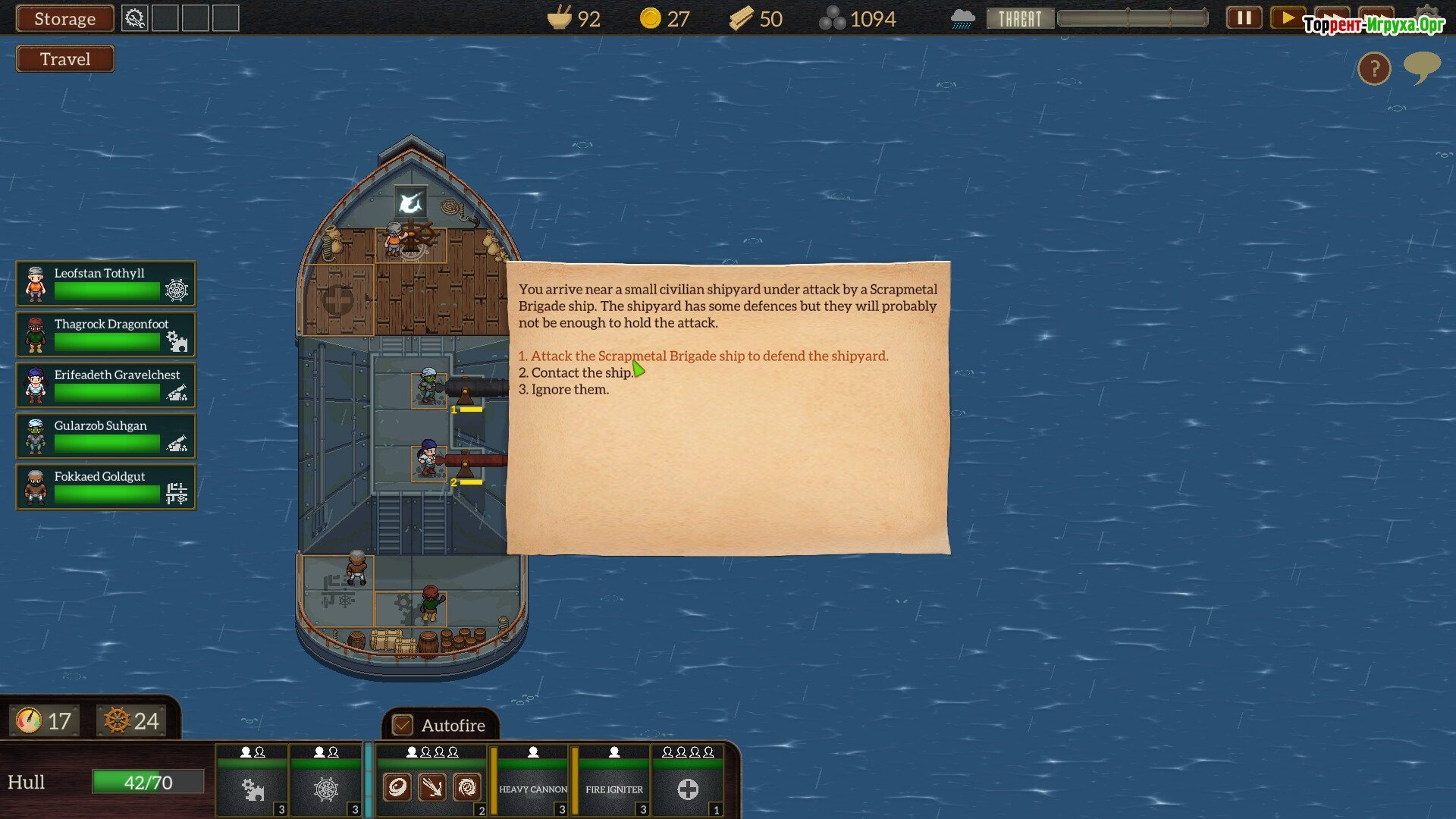Open help with the question mark button
Screen dimensions: 1456x819
pos(1373,69)
